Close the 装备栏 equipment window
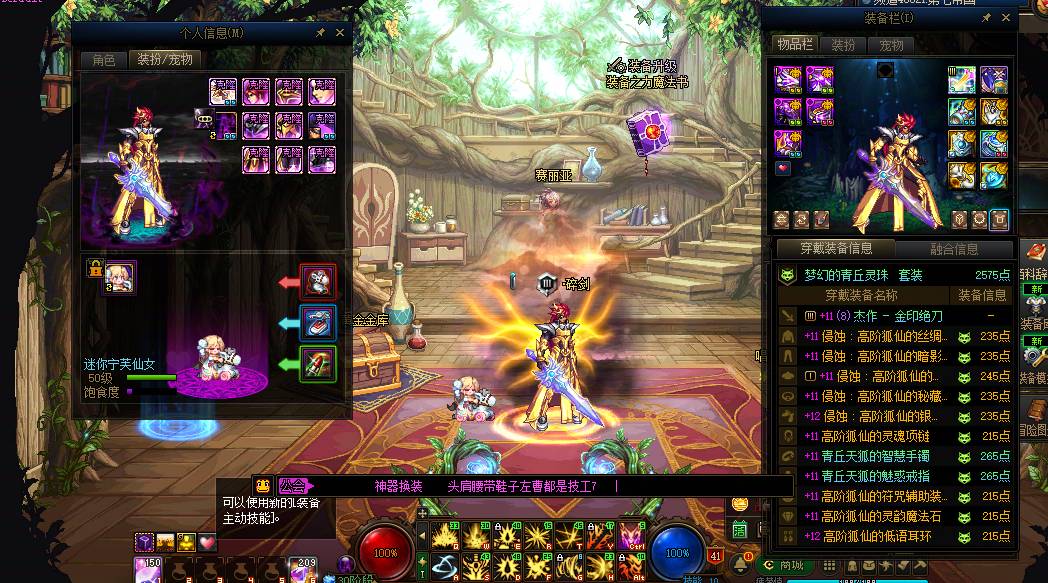The image size is (1048, 583). point(1005,18)
